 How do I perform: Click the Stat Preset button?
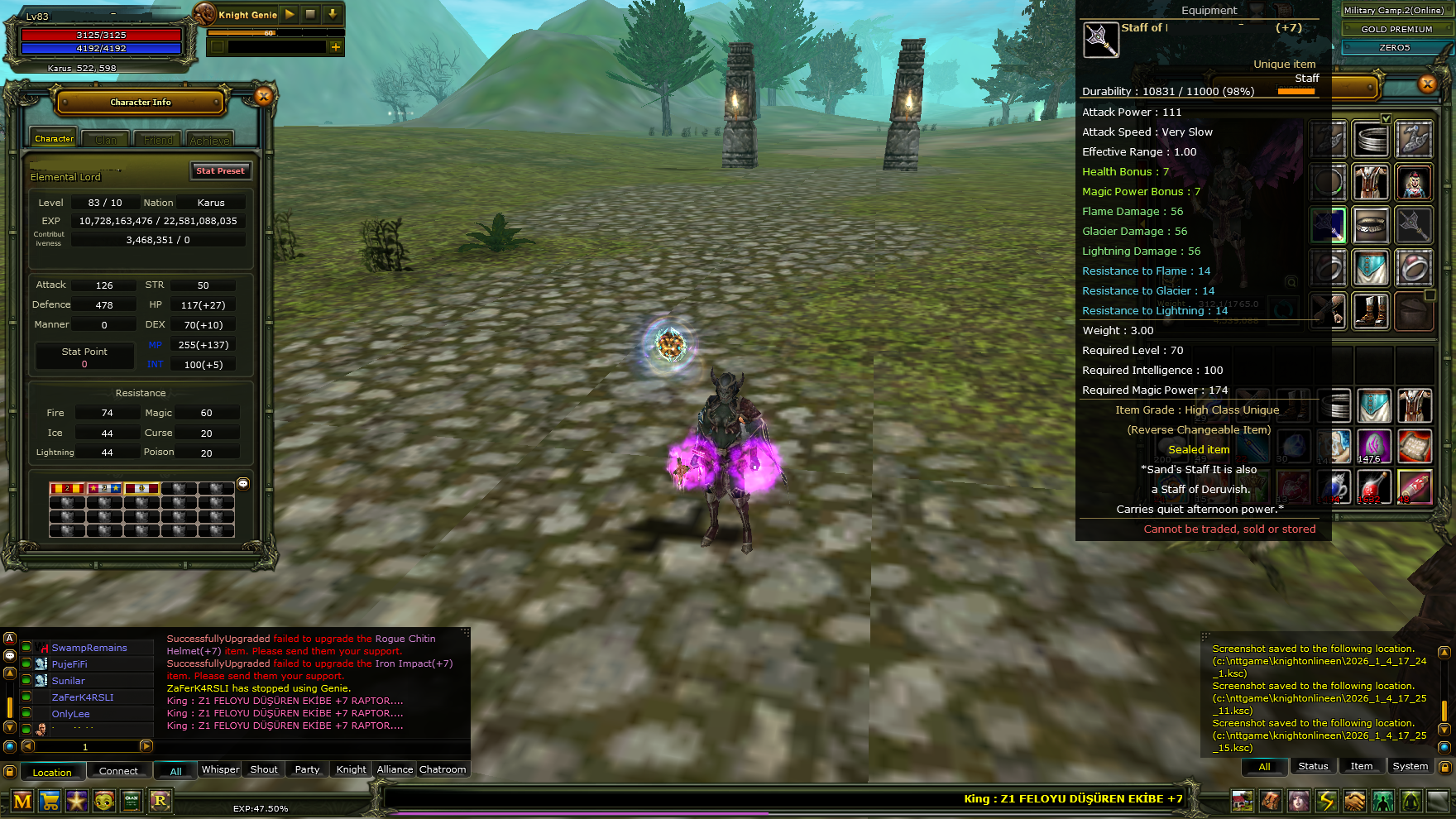[220, 171]
